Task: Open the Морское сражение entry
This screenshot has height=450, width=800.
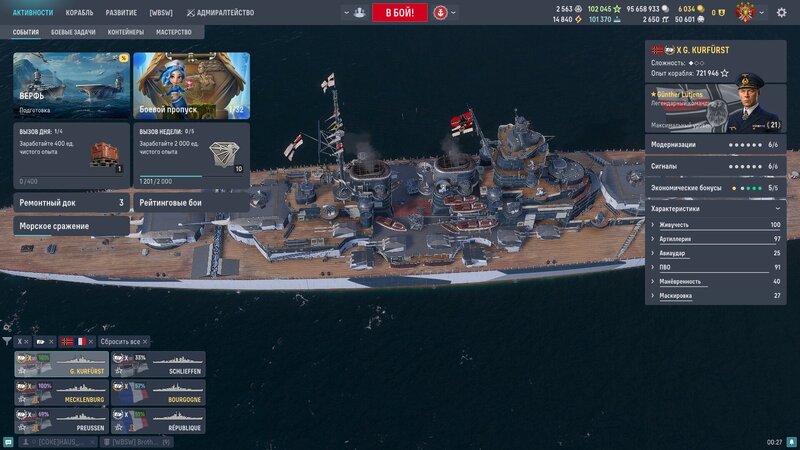Action: [x=71, y=226]
